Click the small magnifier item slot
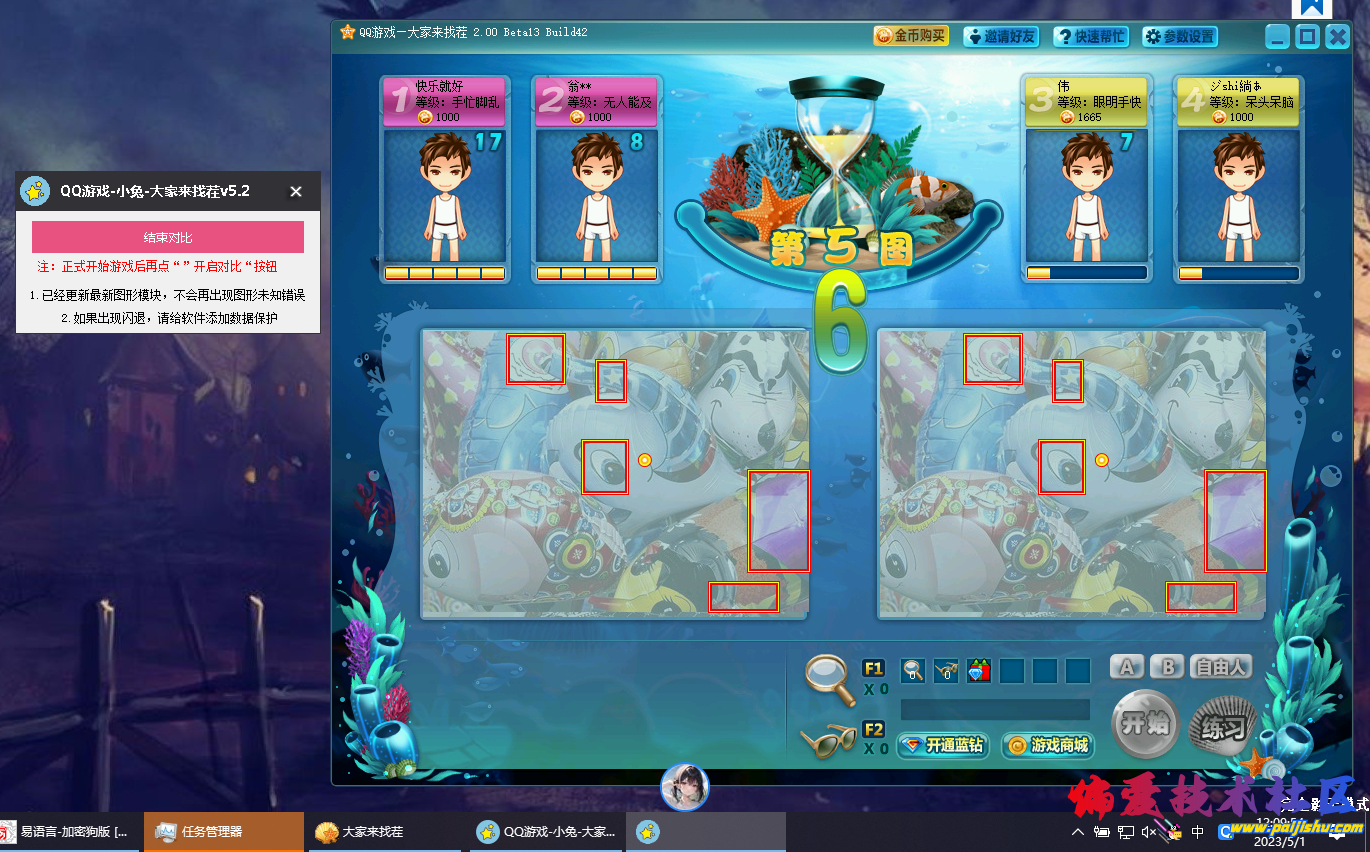The width and height of the screenshot is (1370, 852). click(x=912, y=671)
